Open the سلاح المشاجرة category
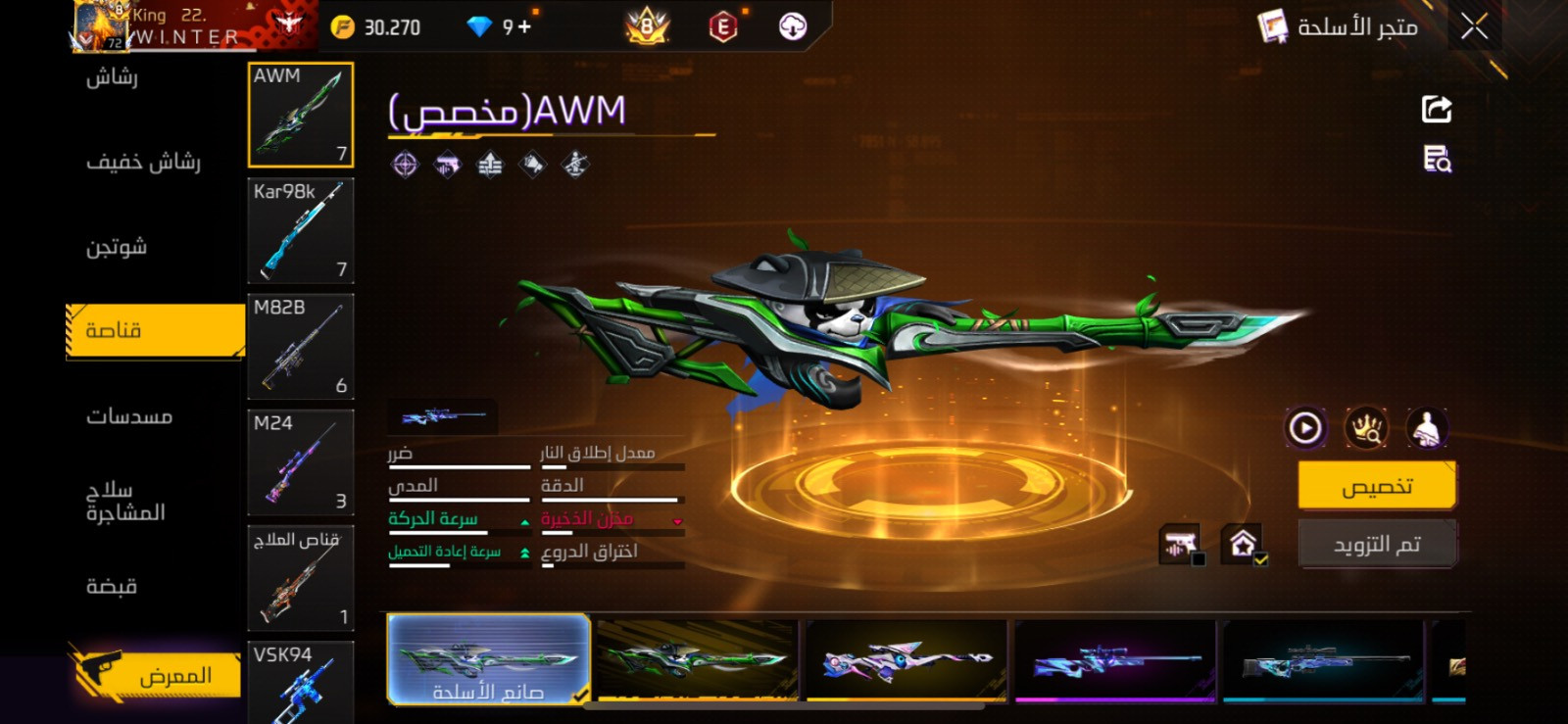Screen dimensions: 1568x724 click(x=125, y=501)
